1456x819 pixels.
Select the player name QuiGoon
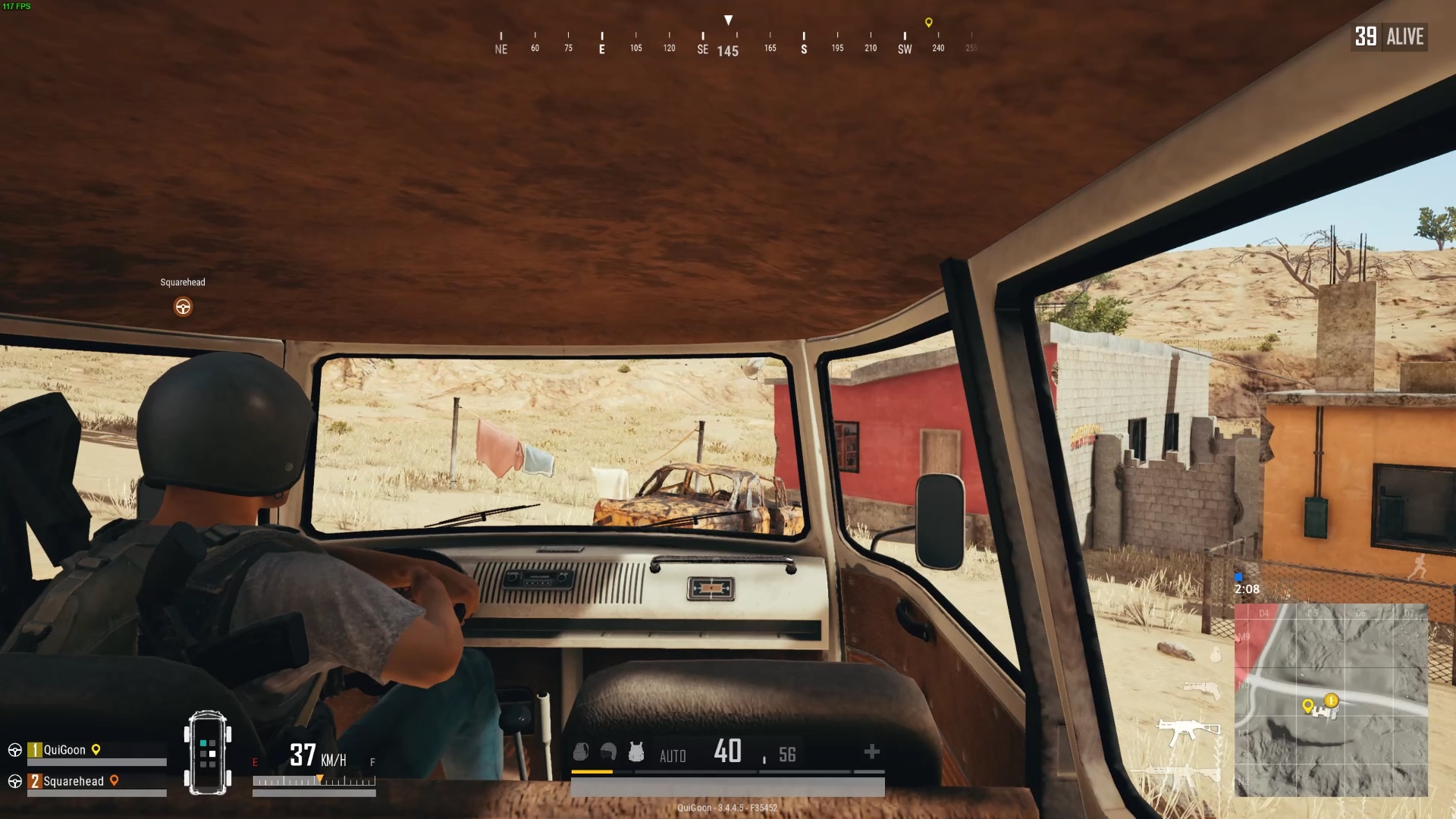tap(64, 749)
